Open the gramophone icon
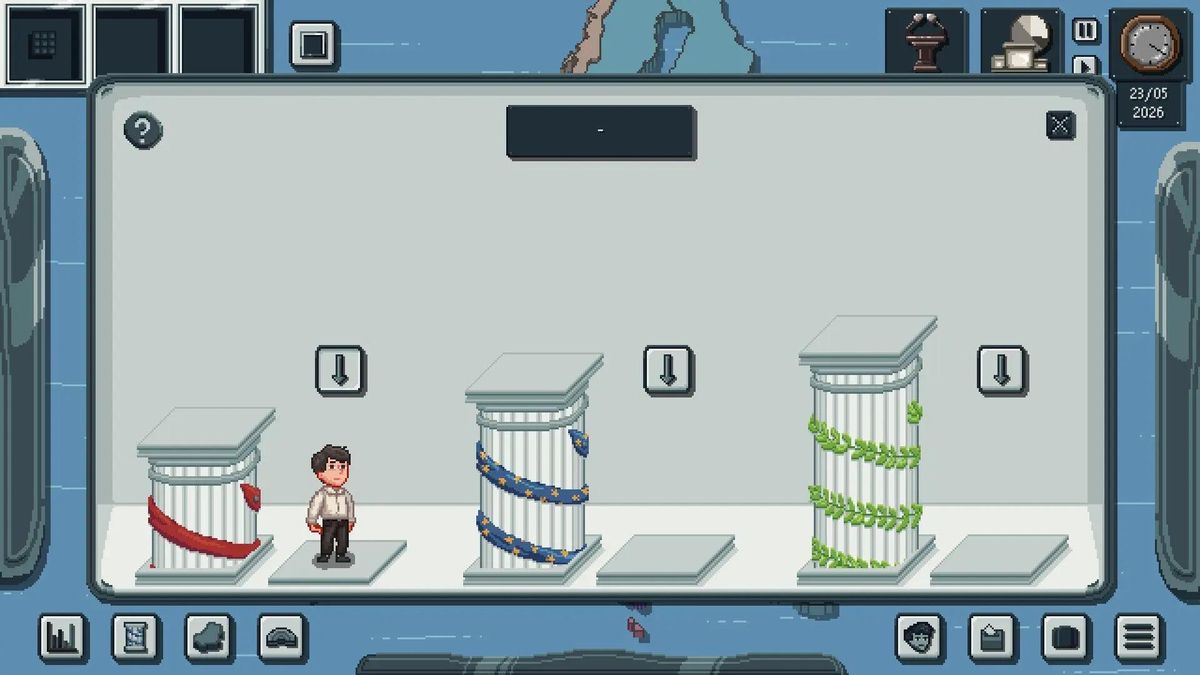The width and height of the screenshot is (1200, 675). (1020, 42)
